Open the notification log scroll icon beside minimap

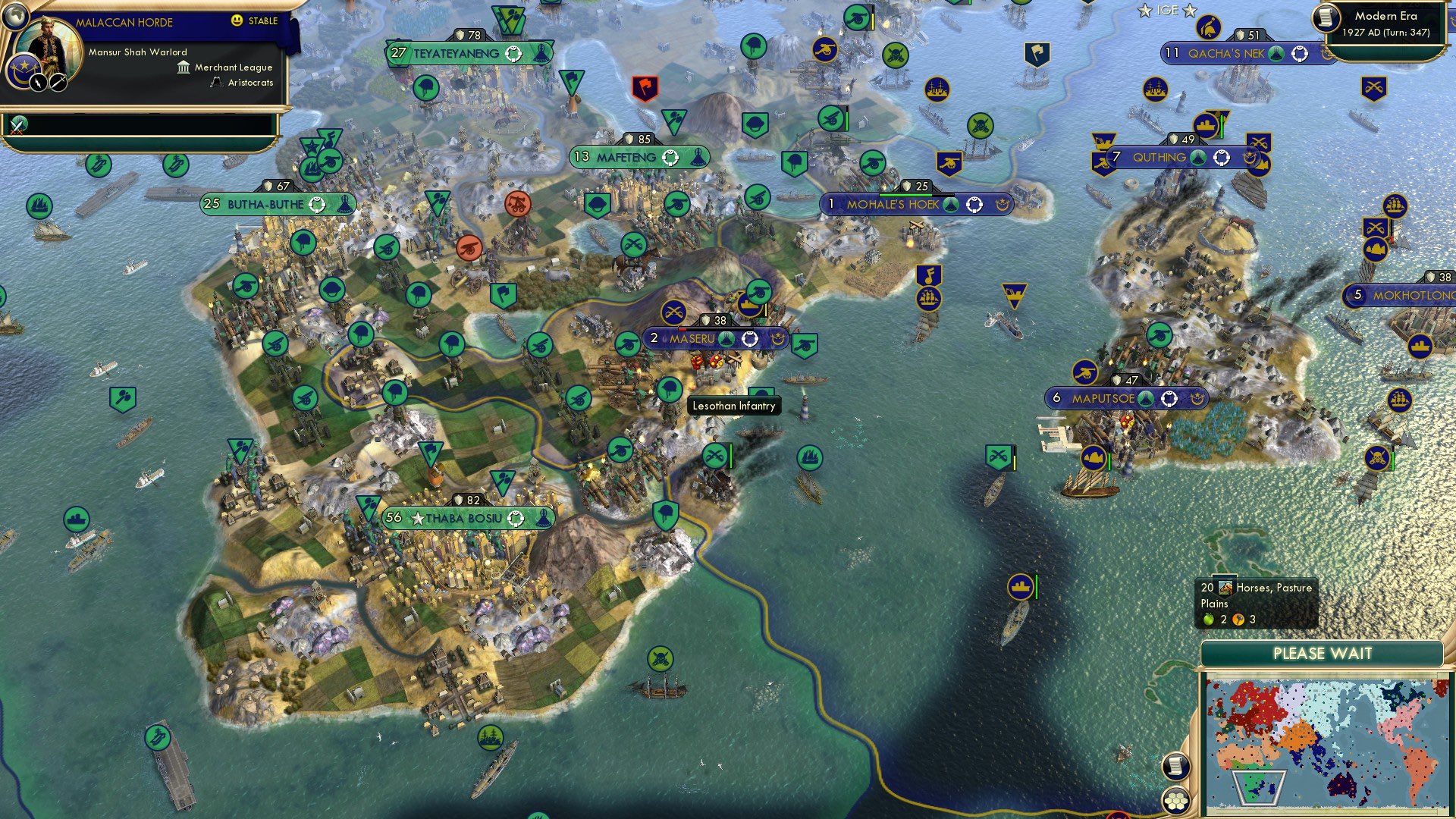pyautogui.click(x=1175, y=766)
